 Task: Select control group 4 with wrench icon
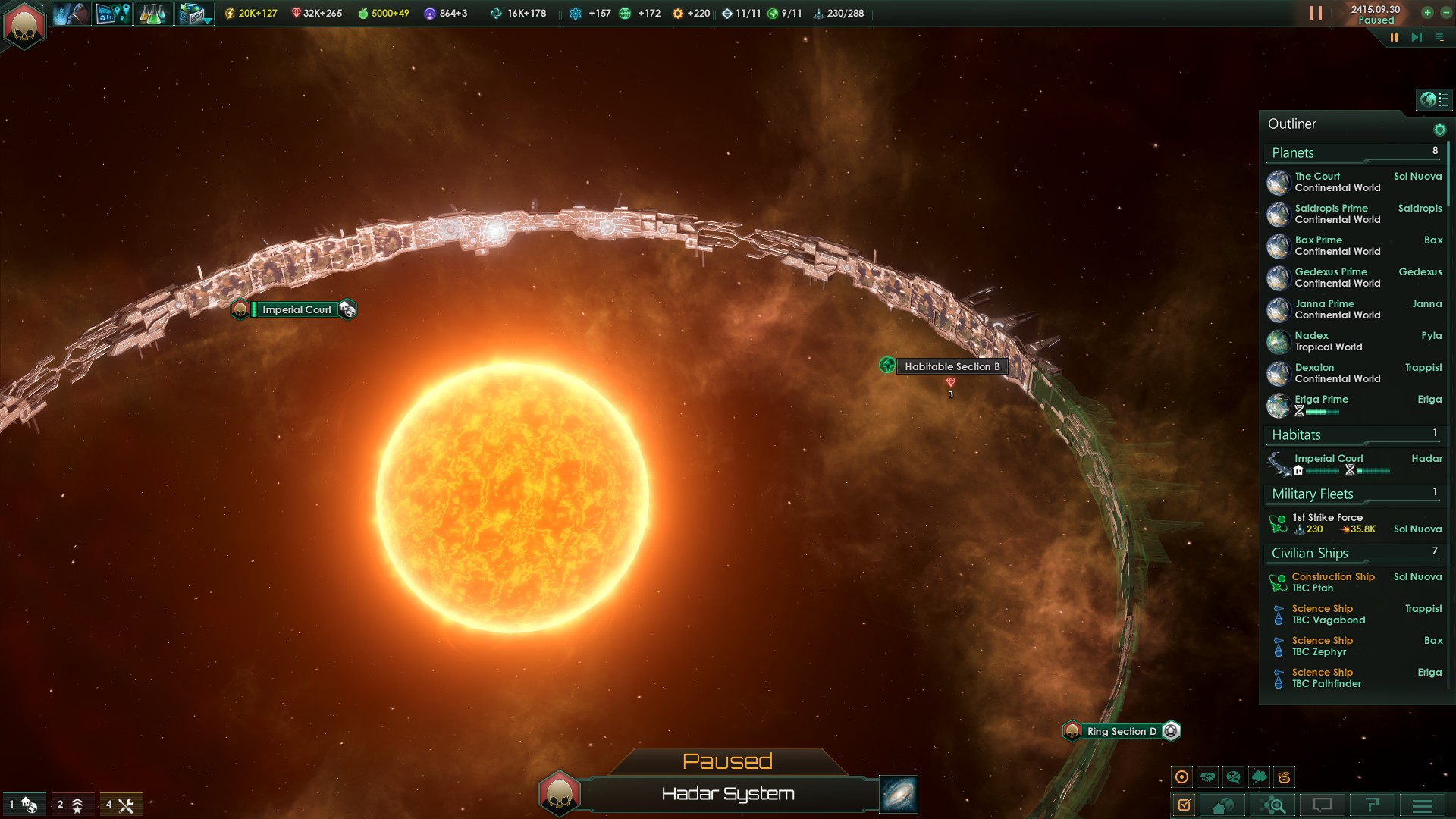pyautogui.click(x=121, y=805)
